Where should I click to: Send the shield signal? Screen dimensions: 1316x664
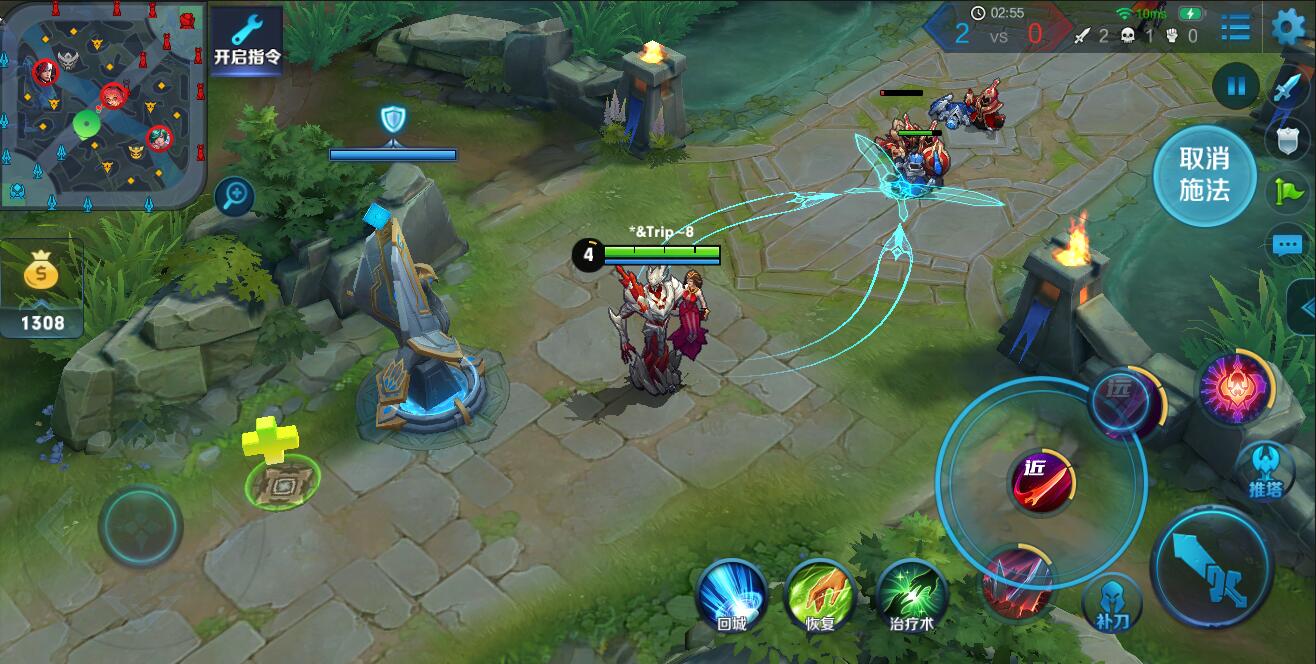point(1287,140)
